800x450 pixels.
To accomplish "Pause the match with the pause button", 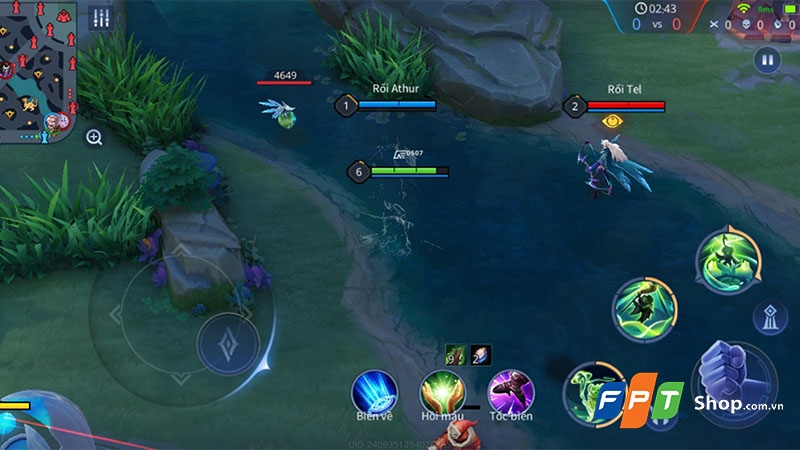I will point(767,60).
